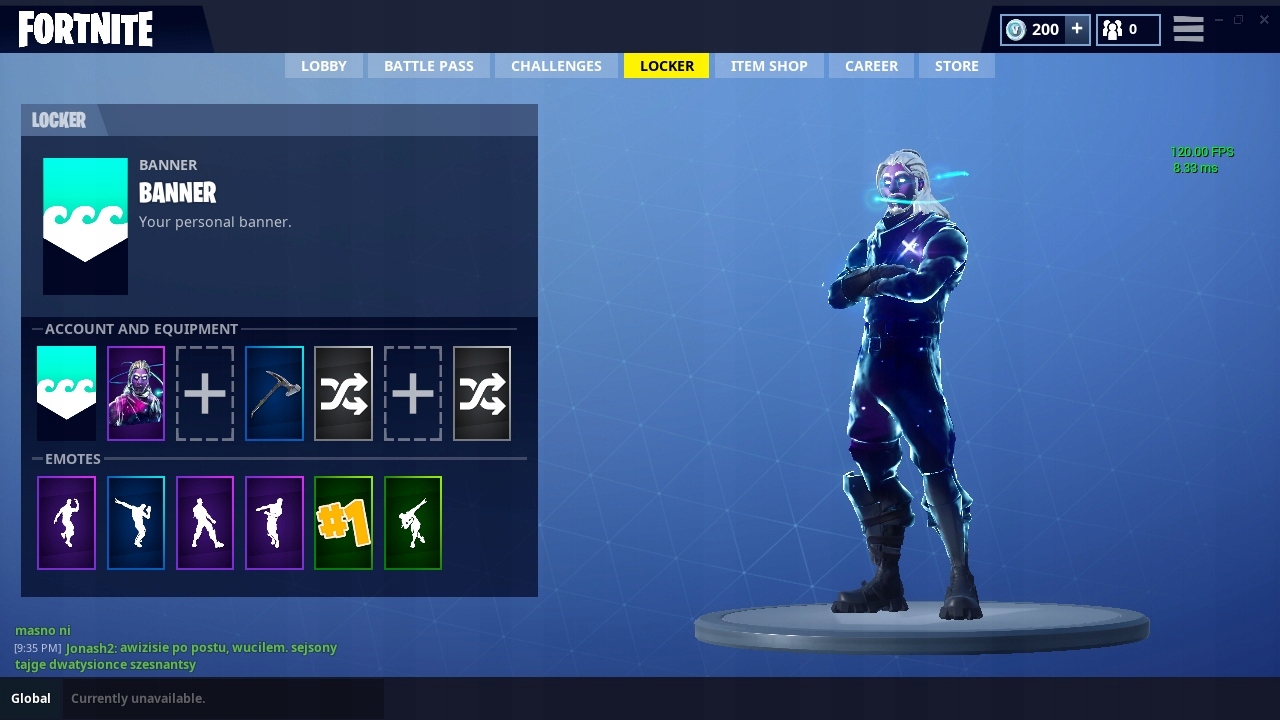Open the ITEM SHOP tab

(x=769, y=65)
